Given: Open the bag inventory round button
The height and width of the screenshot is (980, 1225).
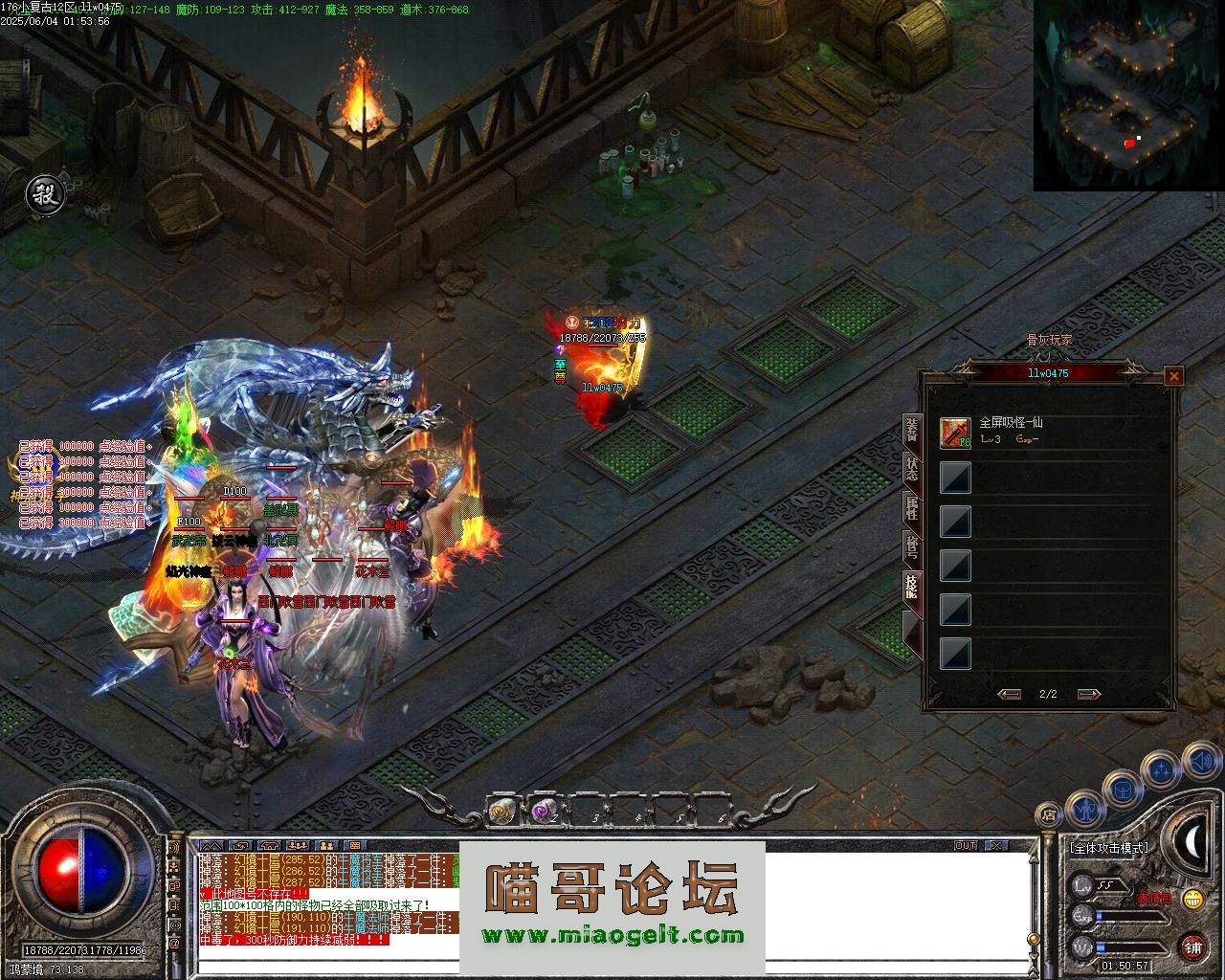Looking at the screenshot, I should (x=1122, y=791).
